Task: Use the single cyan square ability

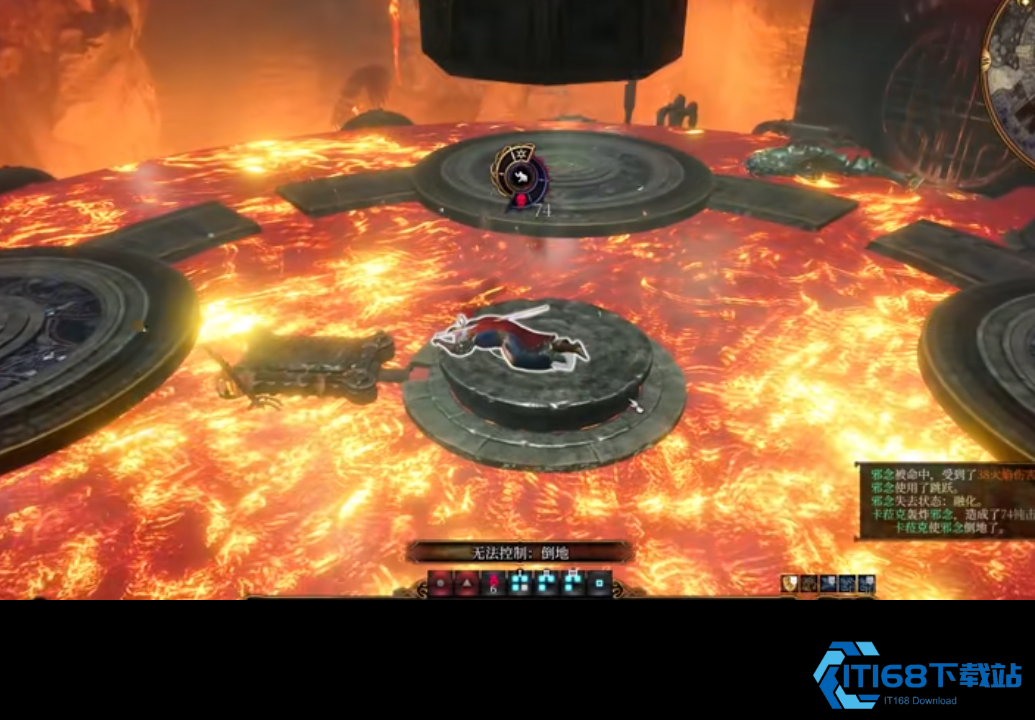Action: (599, 582)
